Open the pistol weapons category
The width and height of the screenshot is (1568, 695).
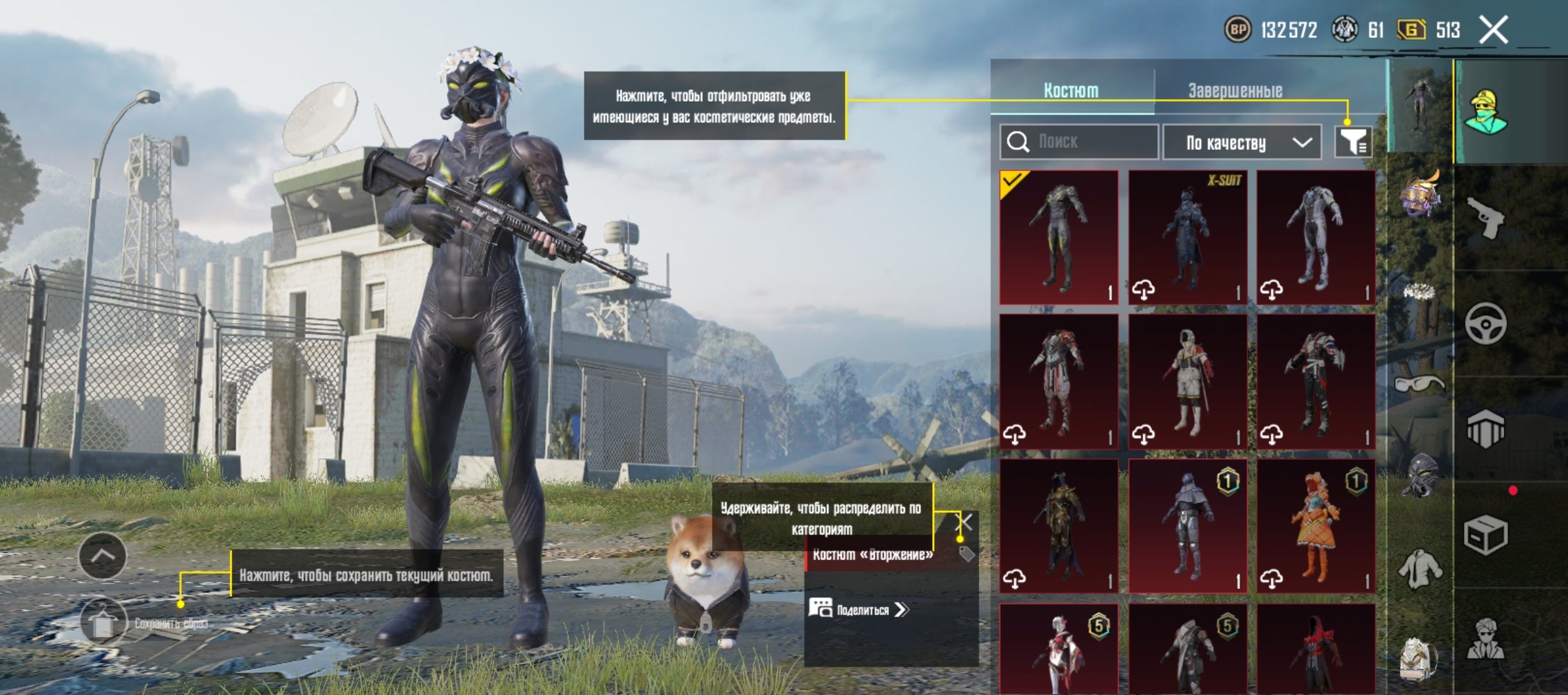[1486, 218]
